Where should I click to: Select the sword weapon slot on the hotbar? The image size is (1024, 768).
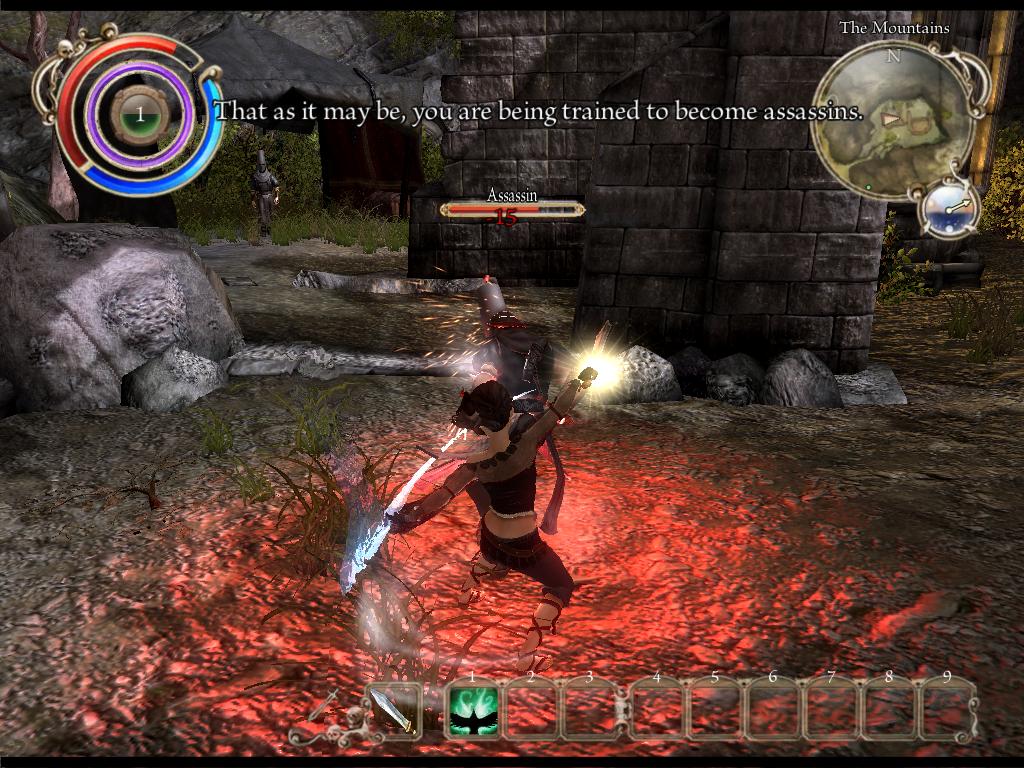point(391,711)
